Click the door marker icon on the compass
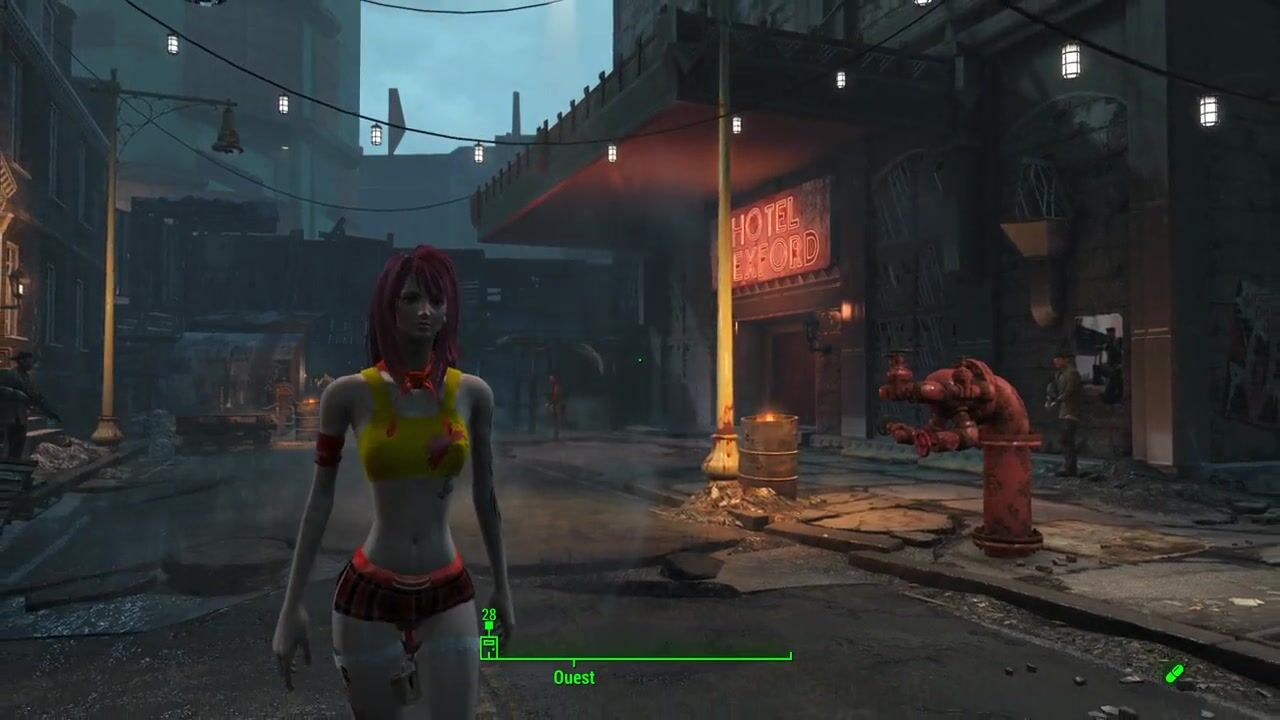The width and height of the screenshot is (1280, 720). pyautogui.click(x=489, y=647)
